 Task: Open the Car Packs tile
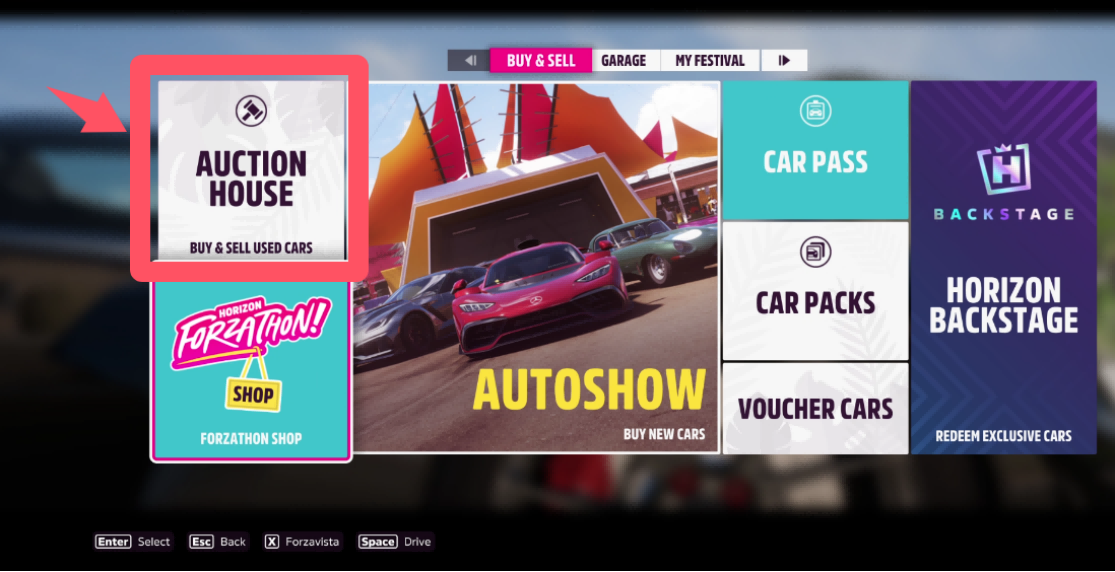click(815, 291)
